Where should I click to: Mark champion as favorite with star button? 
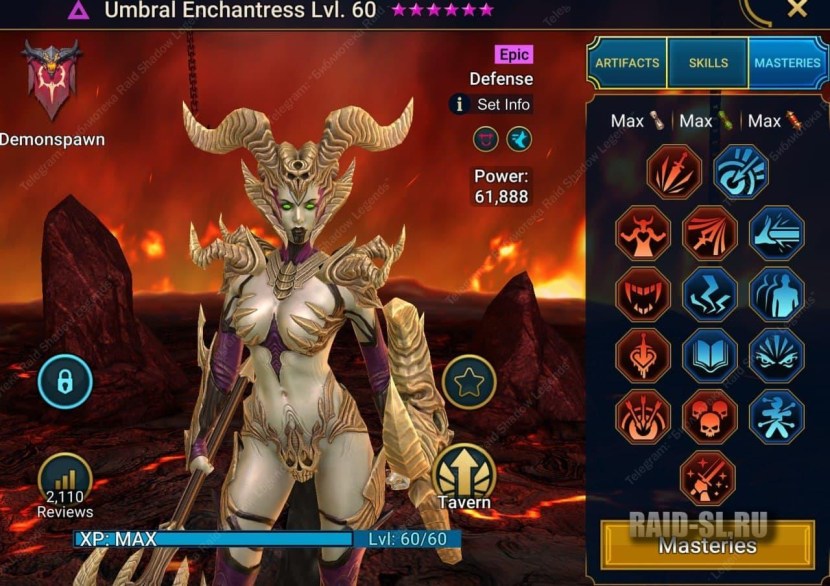coord(469,382)
